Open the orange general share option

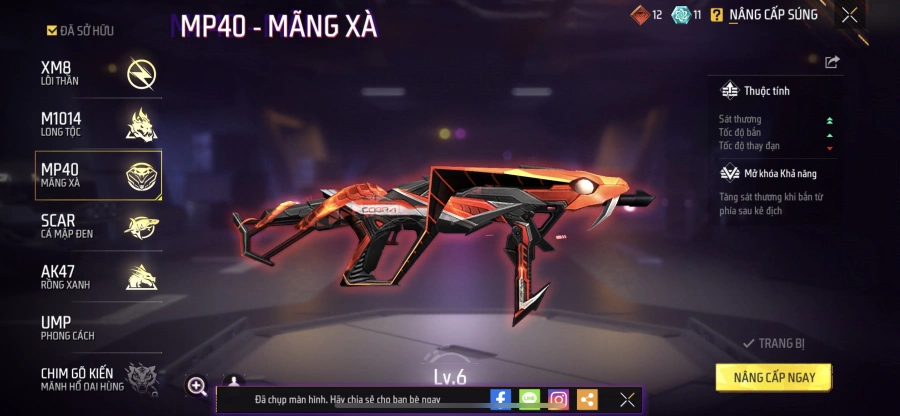(587, 399)
